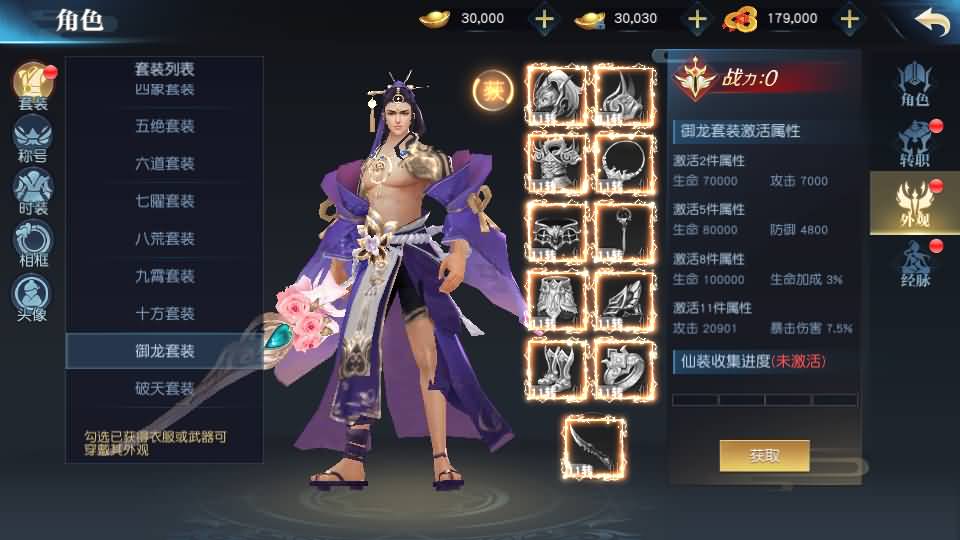Select the helmet equipment slot
The width and height of the screenshot is (960, 540).
point(556,94)
